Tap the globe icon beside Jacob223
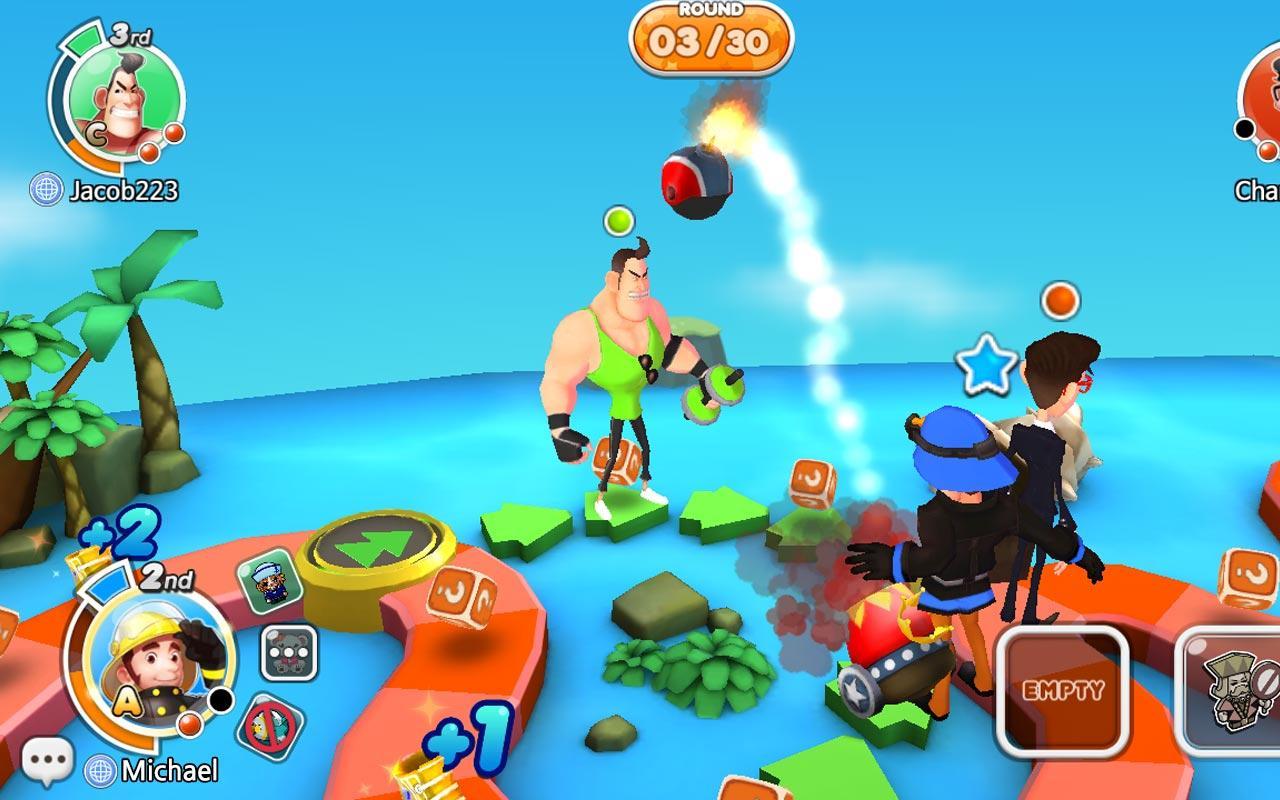The height and width of the screenshot is (800, 1280). point(46,189)
